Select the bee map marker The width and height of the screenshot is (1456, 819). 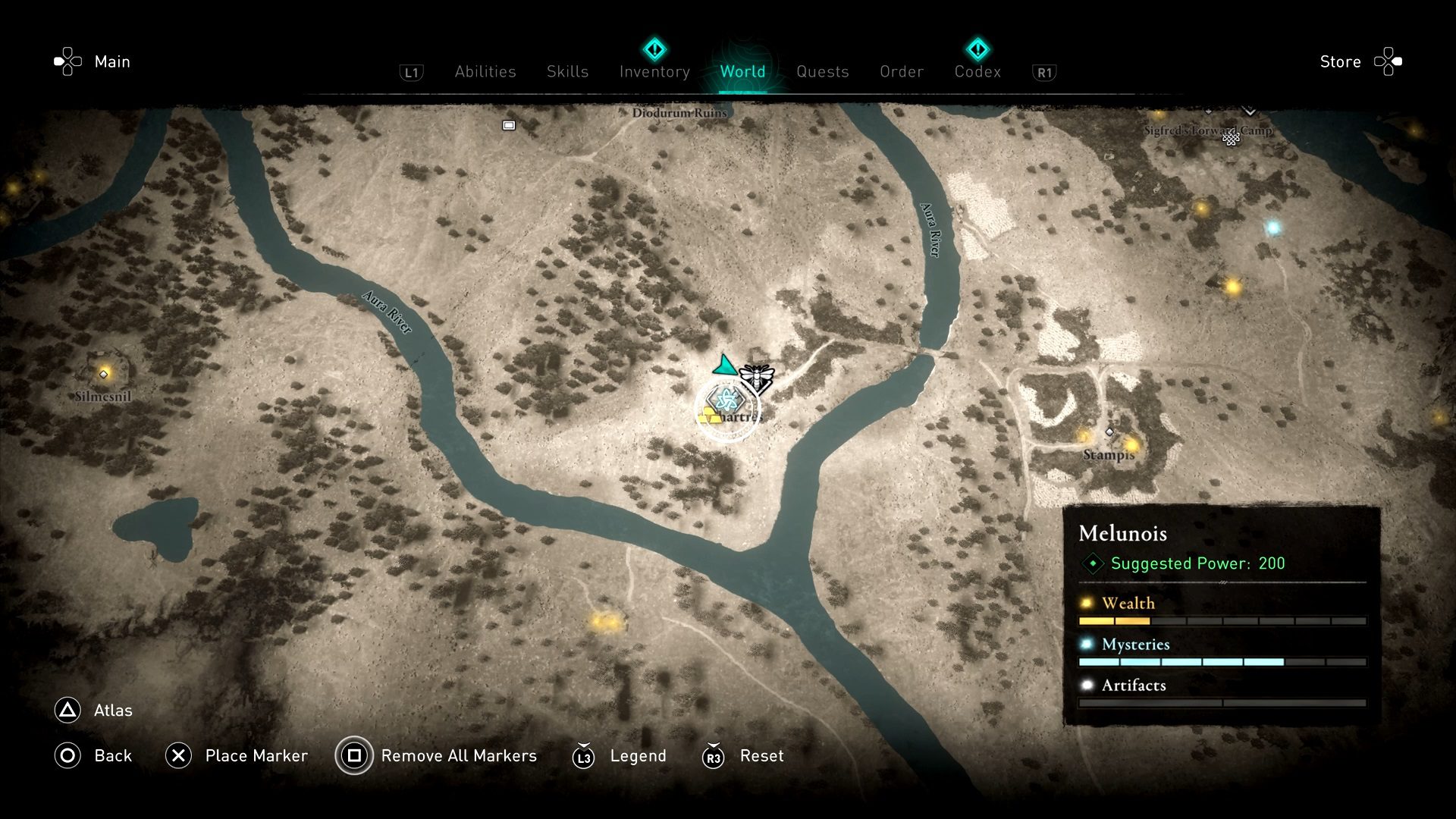coord(757,376)
